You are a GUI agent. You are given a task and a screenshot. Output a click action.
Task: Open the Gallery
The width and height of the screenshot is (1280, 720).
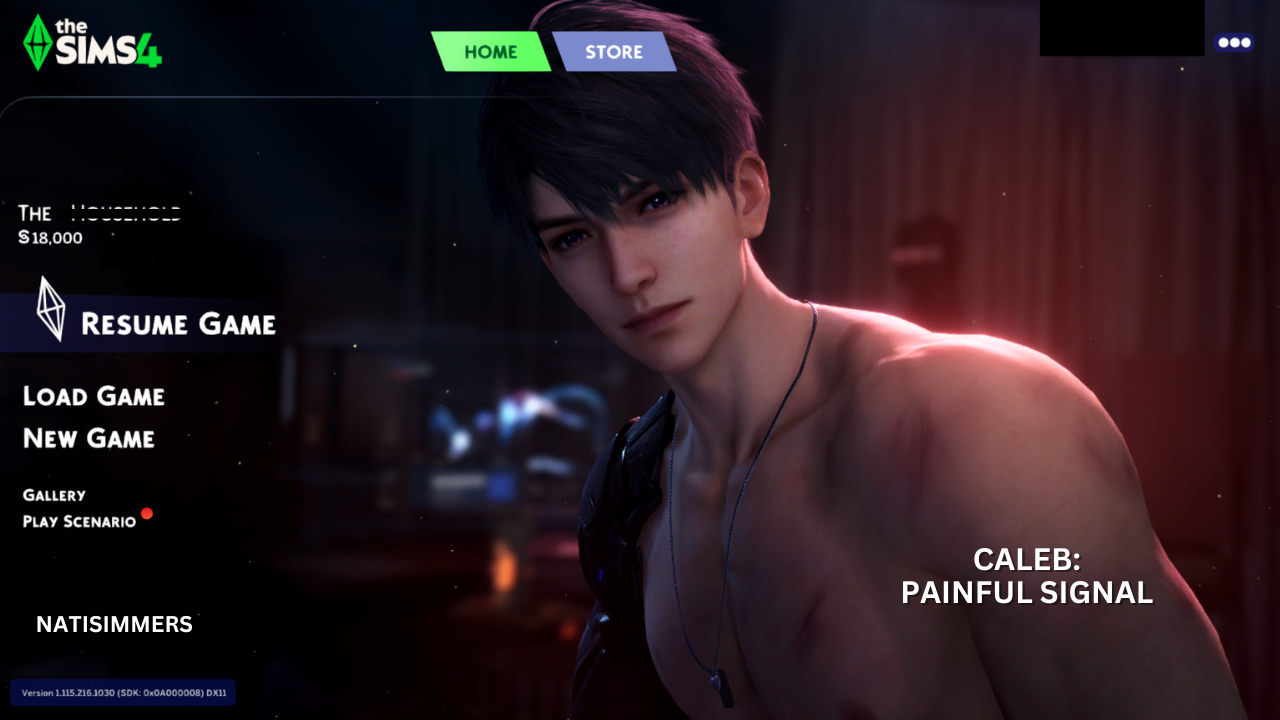pyautogui.click(x=55, y=495)
